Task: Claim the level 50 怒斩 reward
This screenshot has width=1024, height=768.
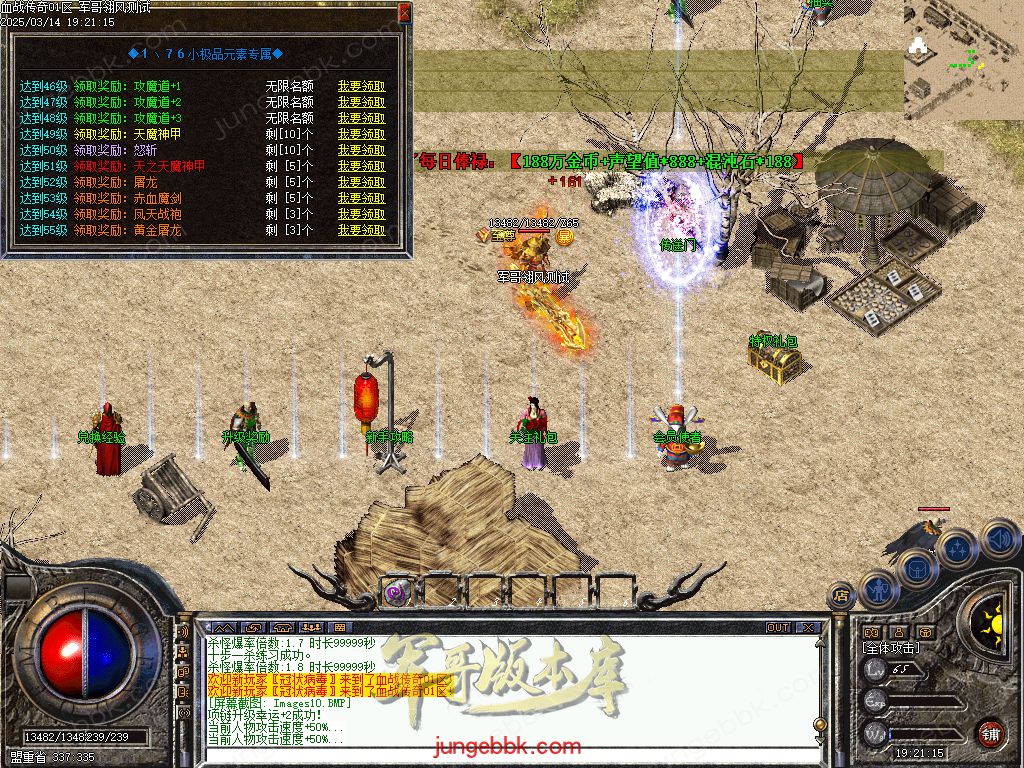Action: click(361, 150)
